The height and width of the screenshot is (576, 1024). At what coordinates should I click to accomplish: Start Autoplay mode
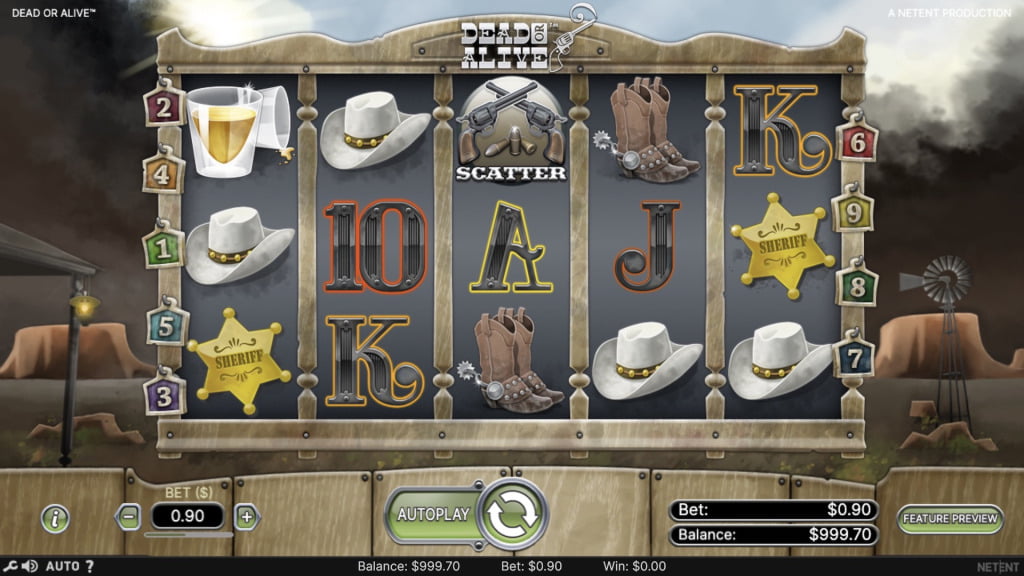[433, 515]
